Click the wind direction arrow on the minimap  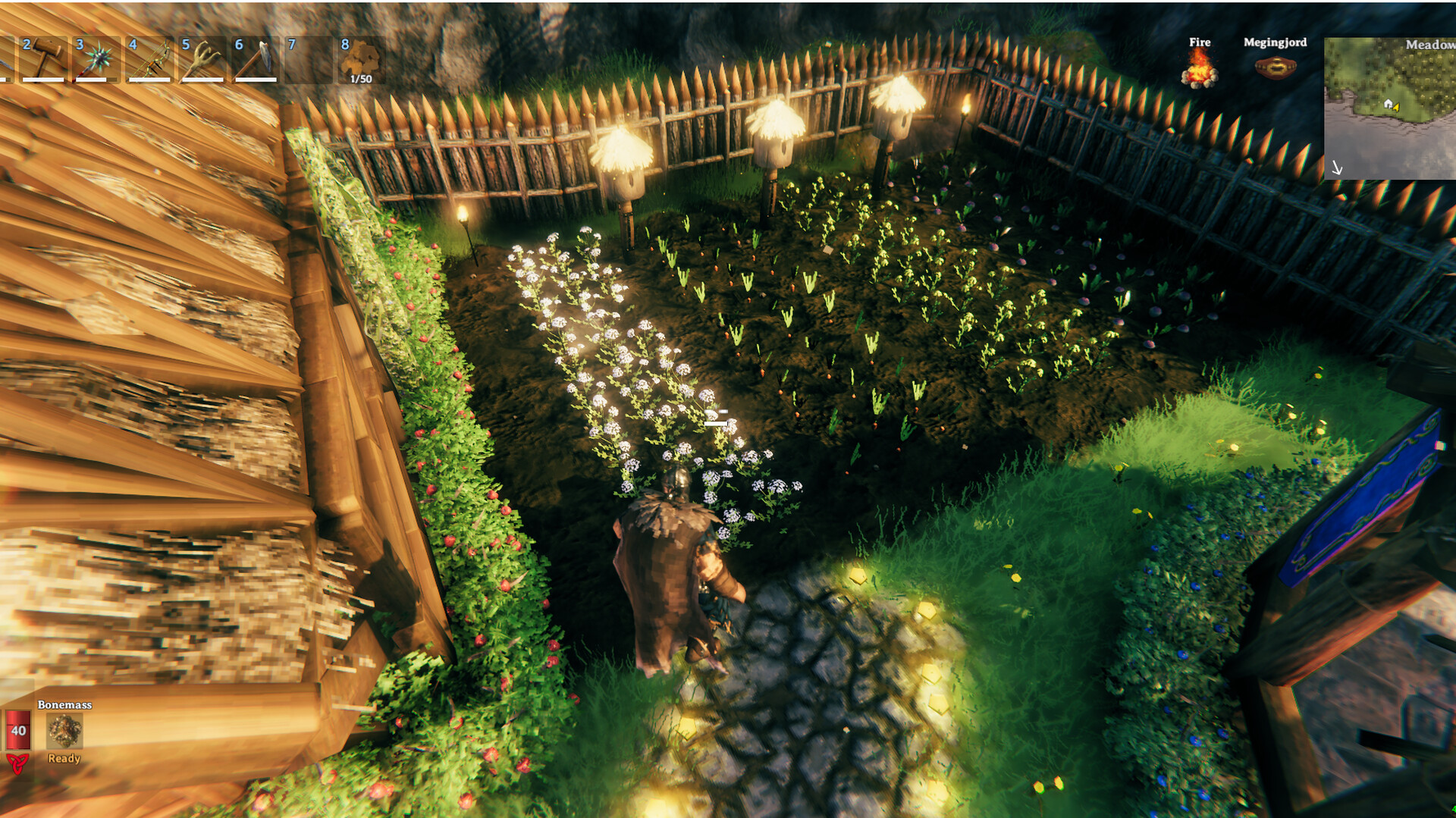point(1337,167)
